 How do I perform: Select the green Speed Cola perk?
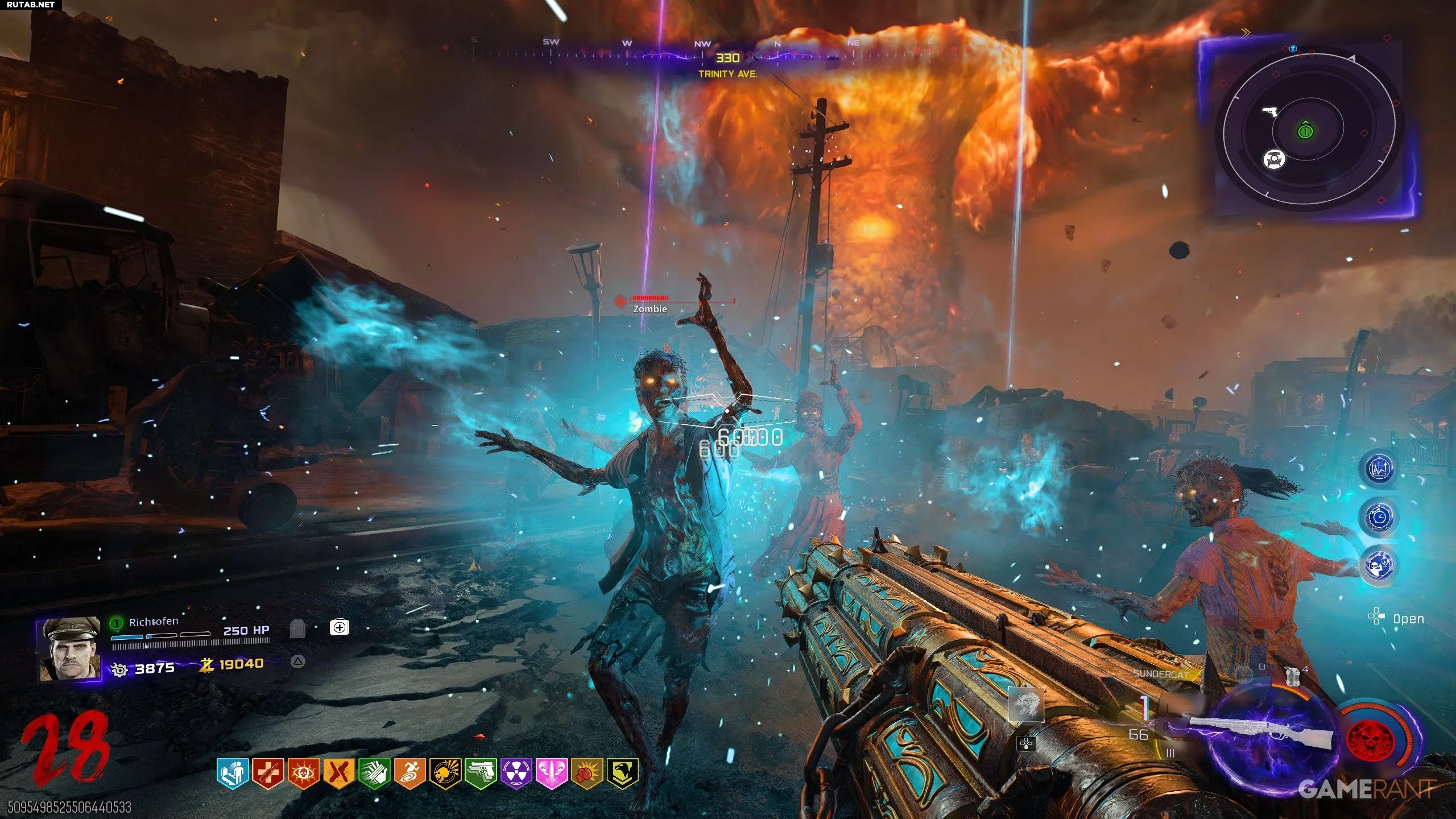point(374,773)
